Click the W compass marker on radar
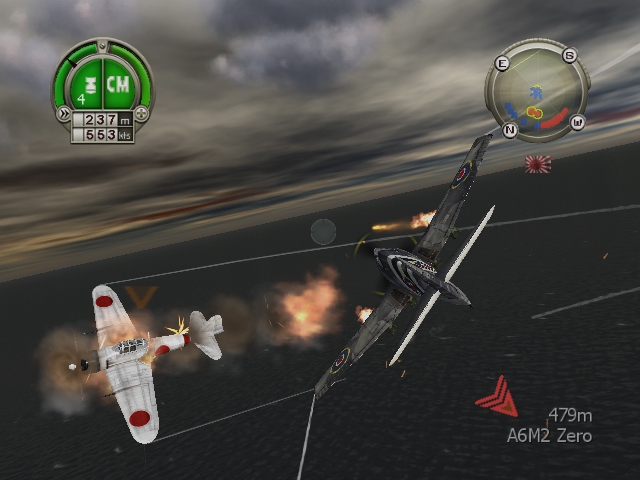 [577, 123]
